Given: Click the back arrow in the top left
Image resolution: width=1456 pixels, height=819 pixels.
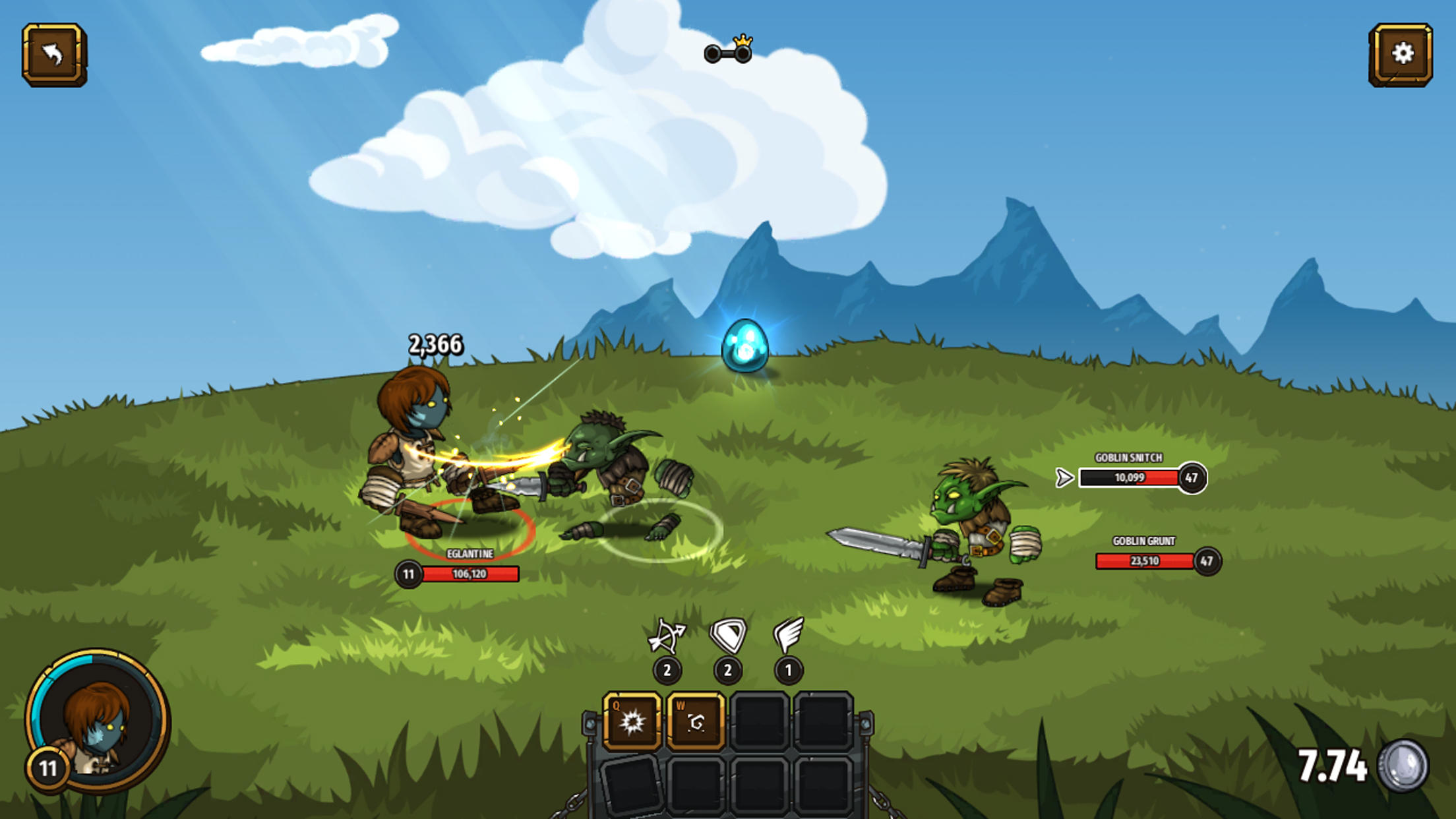Looking at the screenshot, I should pyautogui.click(x=54, y=56).
